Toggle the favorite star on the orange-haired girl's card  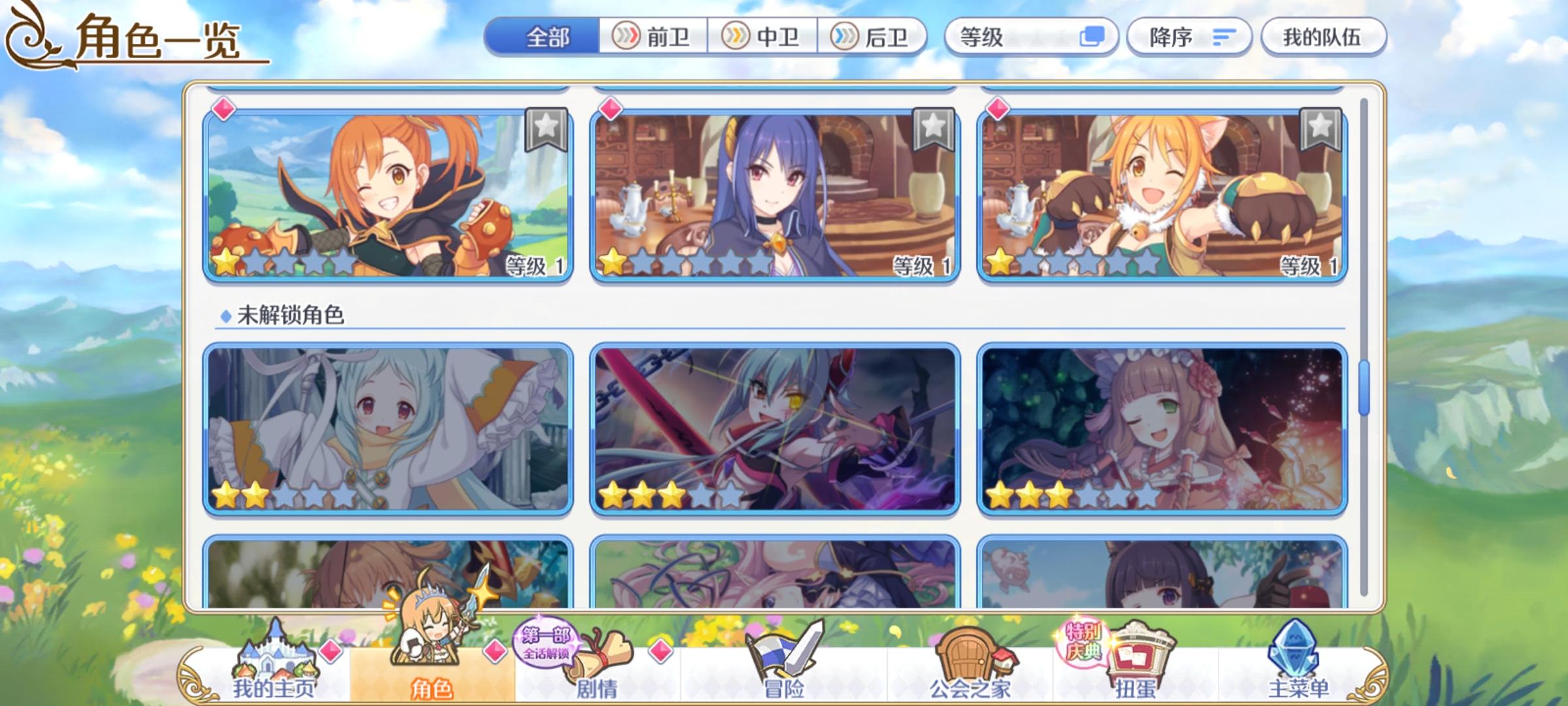click(546, 129)
